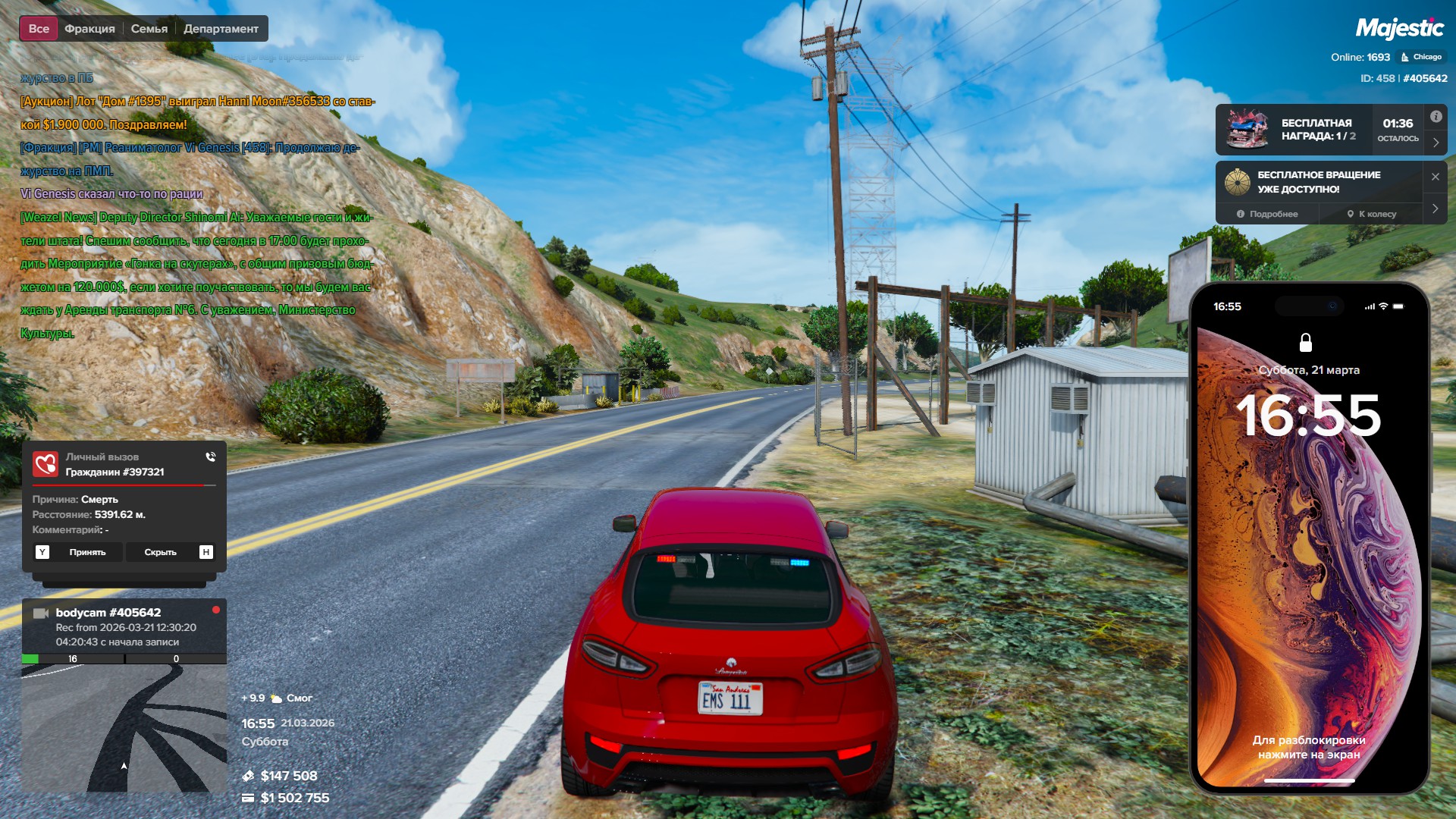The height and width of the screenshot is (819, 1456).
Task: Click Подробнее for spin details
Action: [x=1267, y=214]
